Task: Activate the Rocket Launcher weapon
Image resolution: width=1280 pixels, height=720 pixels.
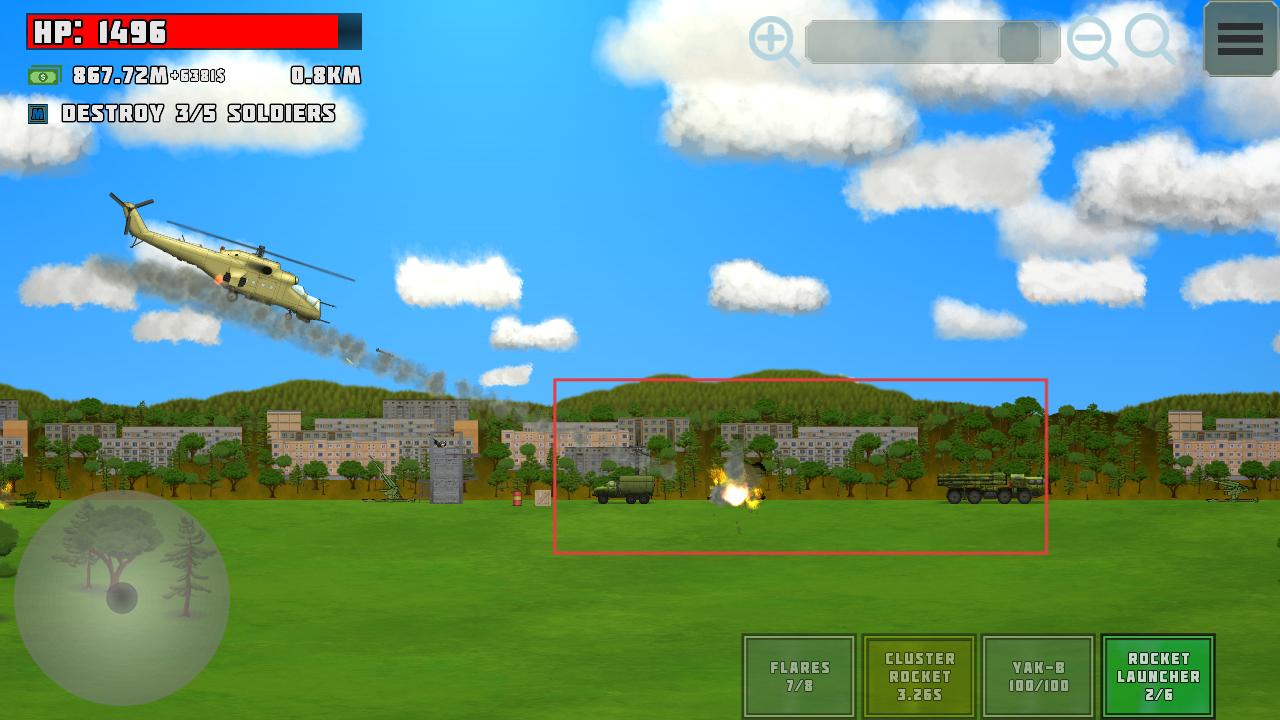Action: click(x=1158, y=676)
